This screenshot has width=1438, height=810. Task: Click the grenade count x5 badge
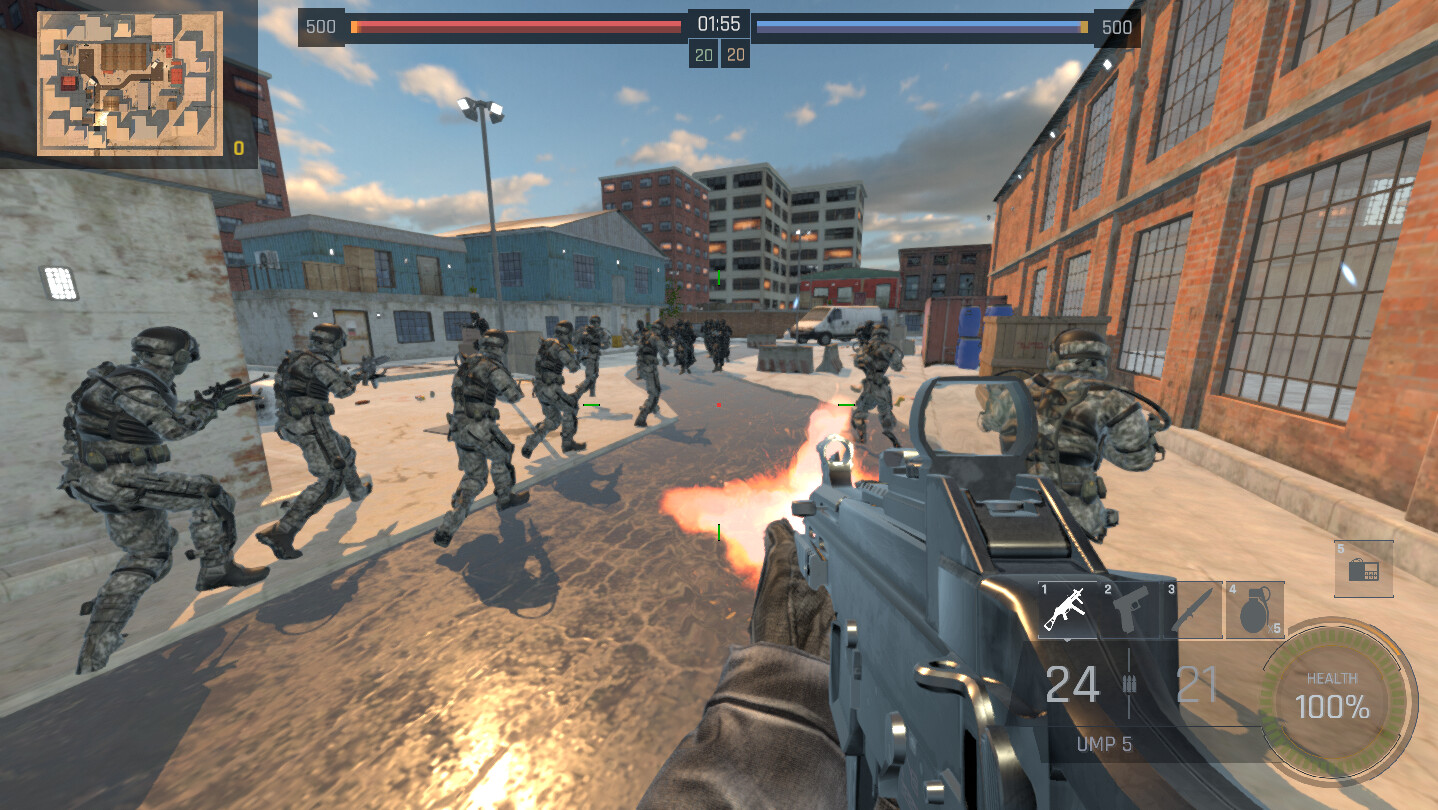tap(1274, 628)
